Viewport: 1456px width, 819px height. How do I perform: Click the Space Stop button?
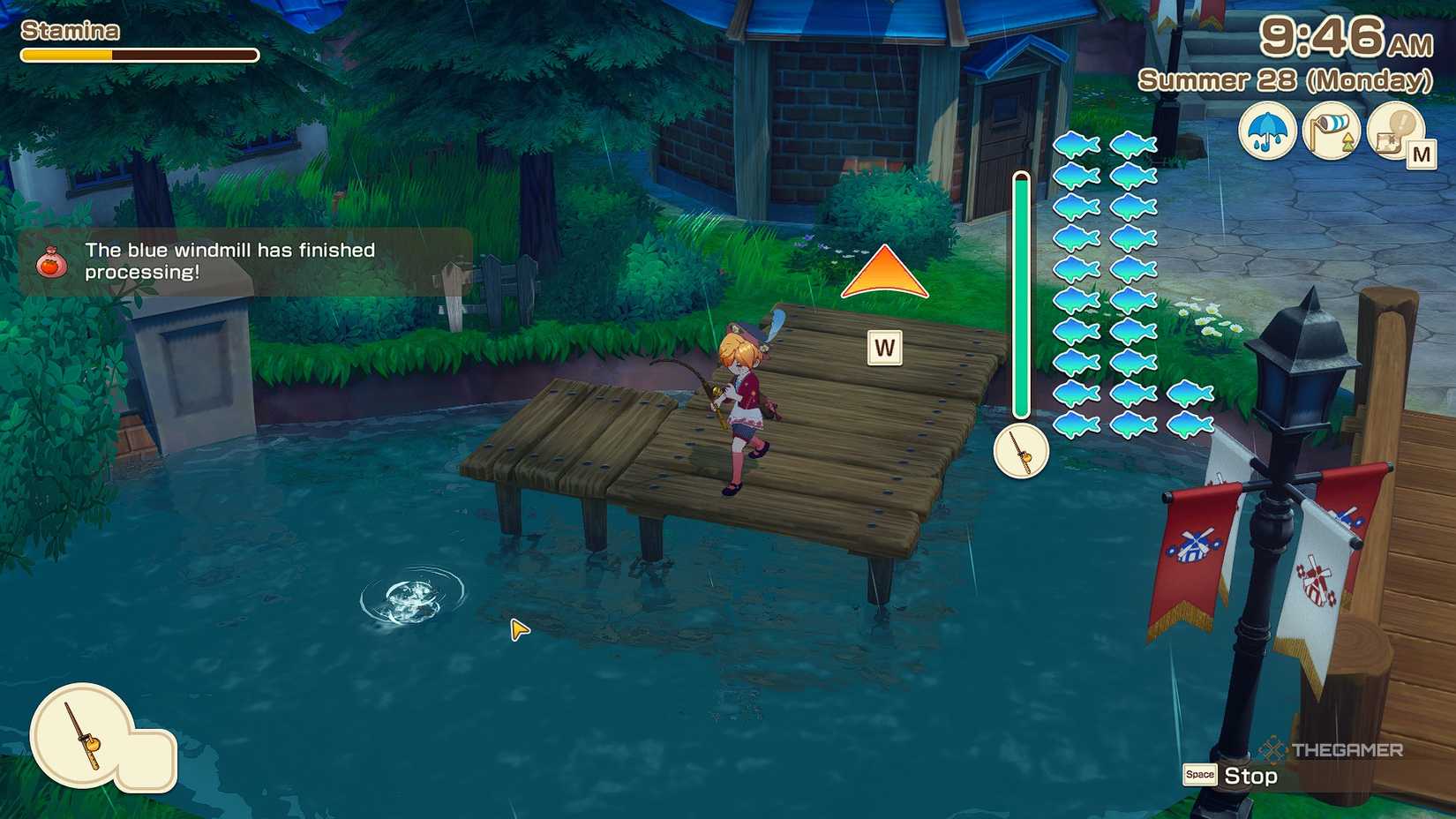pos(1230,776)
